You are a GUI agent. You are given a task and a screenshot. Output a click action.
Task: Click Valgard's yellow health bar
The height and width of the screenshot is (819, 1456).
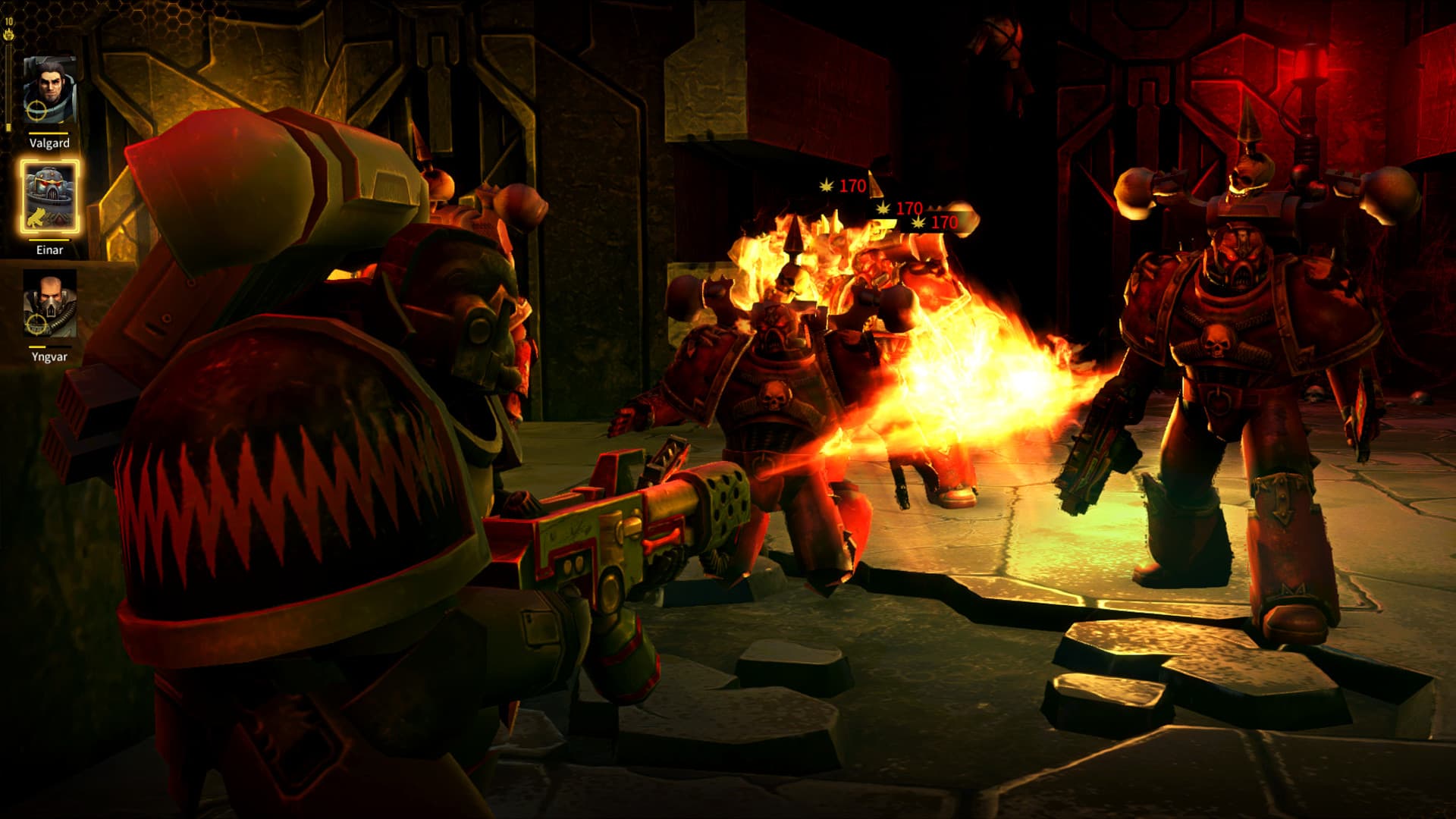(x=48, y=133)
